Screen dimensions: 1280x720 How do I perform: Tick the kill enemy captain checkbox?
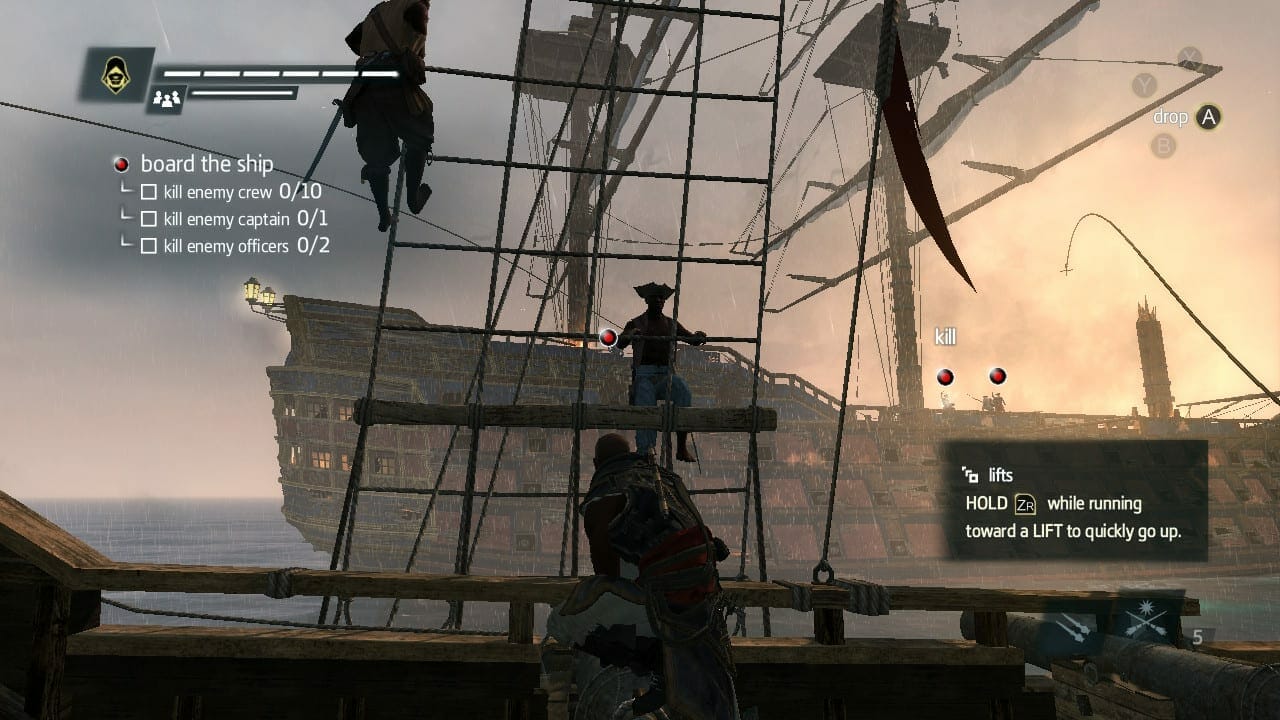tap(149, 219)
